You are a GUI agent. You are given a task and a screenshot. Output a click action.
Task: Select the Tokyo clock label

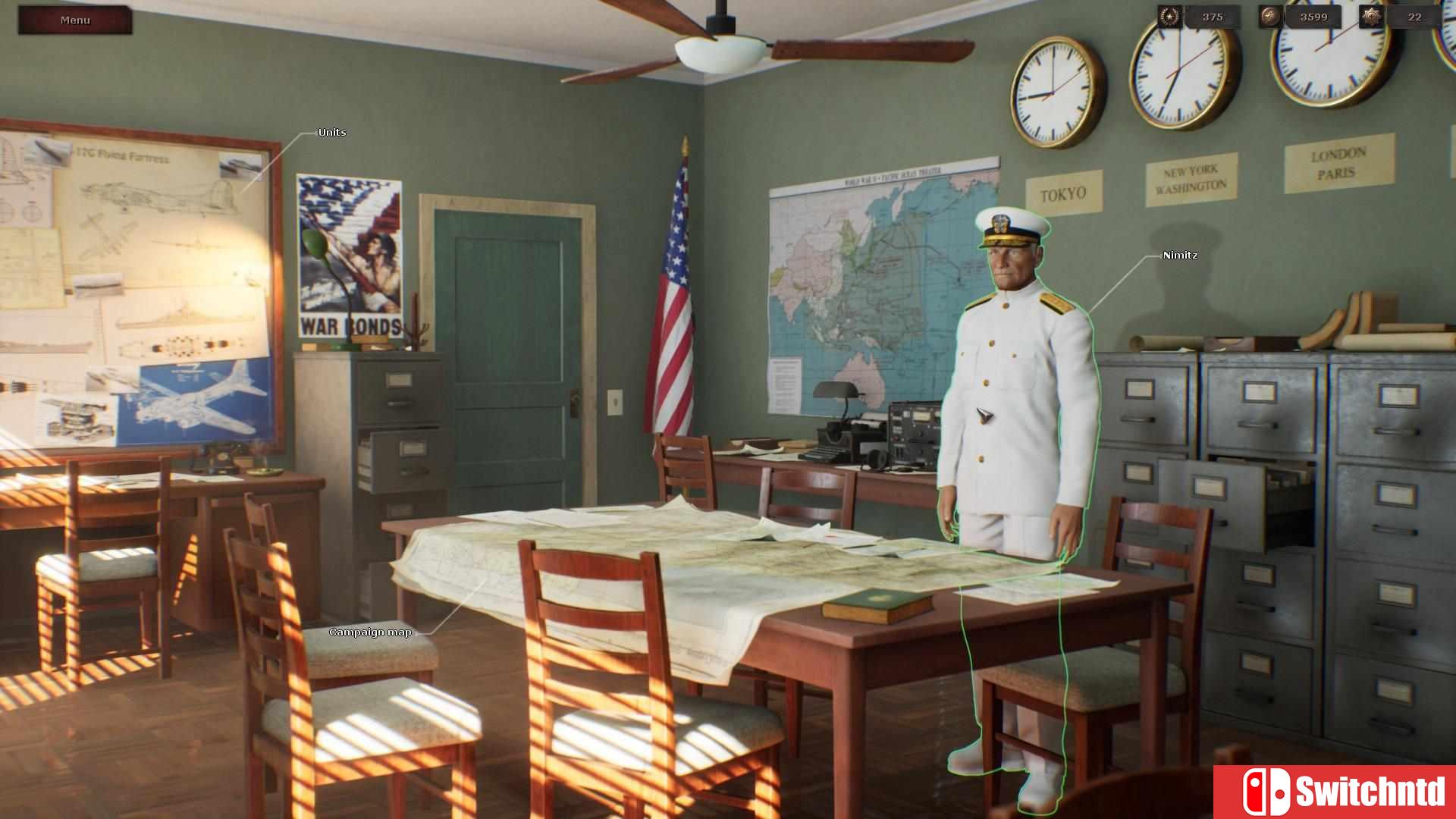(x=1065, y=193)
